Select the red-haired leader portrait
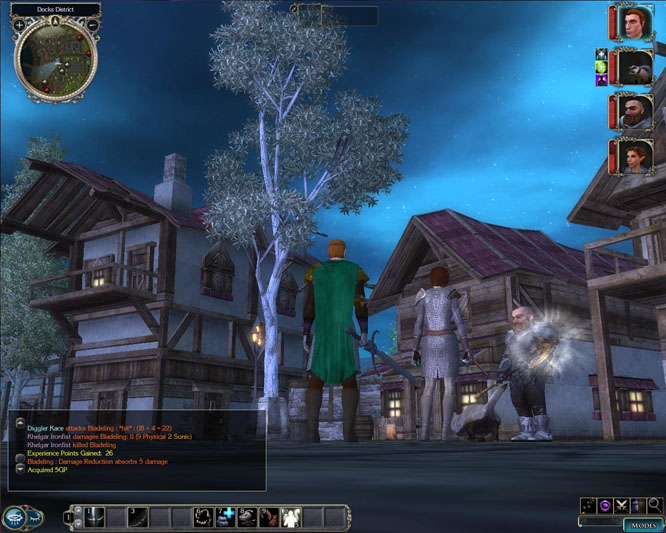666x533 pixels. coord(633,22)
